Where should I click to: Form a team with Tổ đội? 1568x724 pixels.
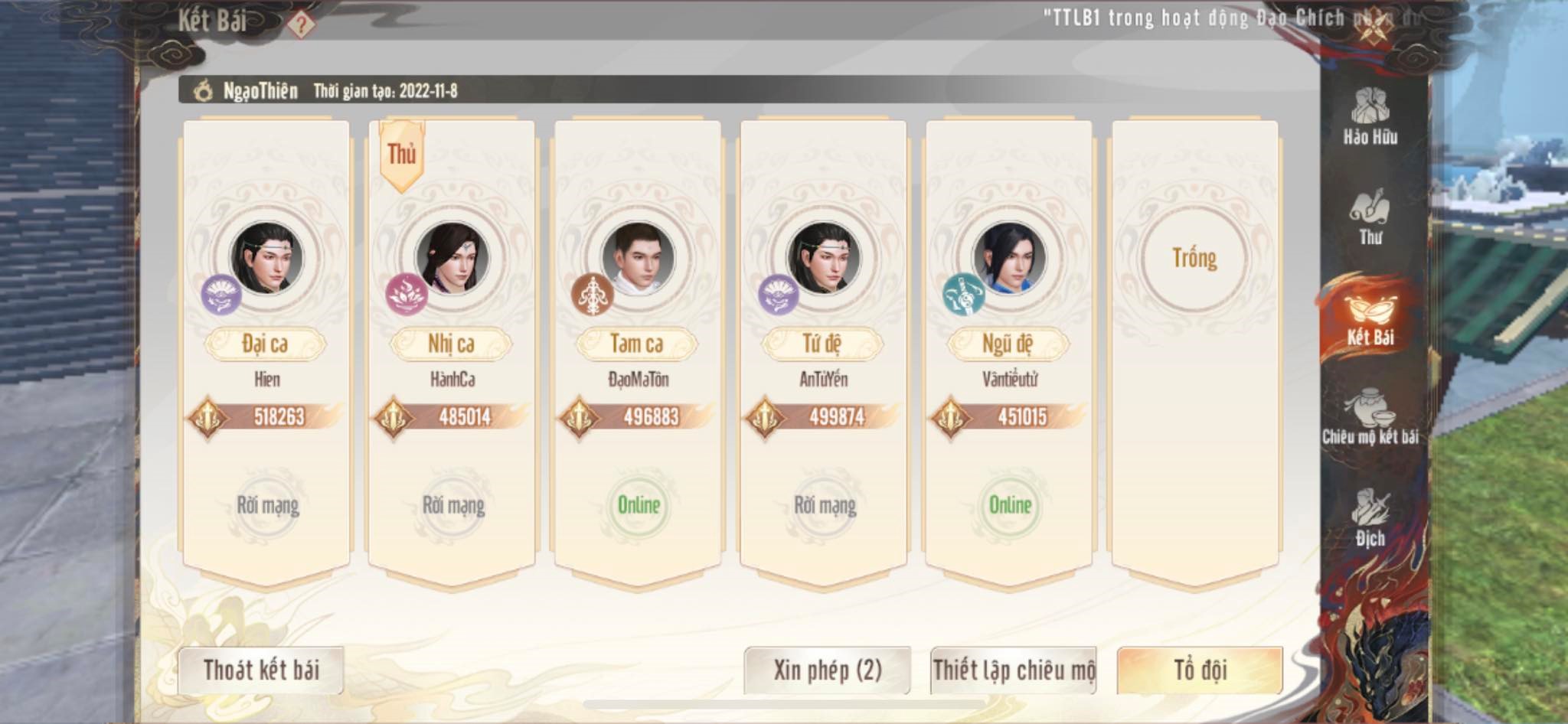coord(1200,670)
